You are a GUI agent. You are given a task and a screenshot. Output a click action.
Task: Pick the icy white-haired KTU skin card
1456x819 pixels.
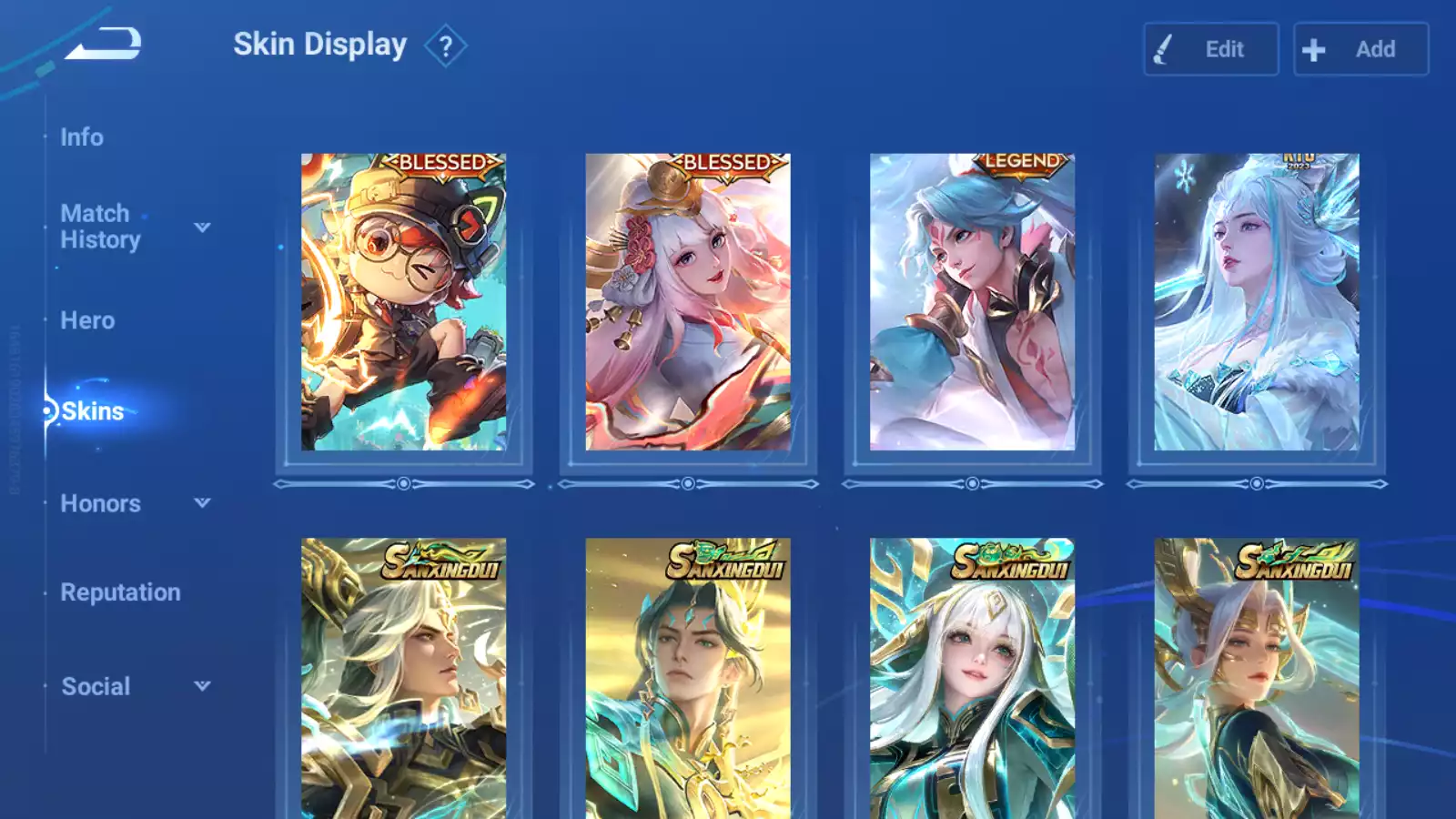click(x=1257, y=302)
